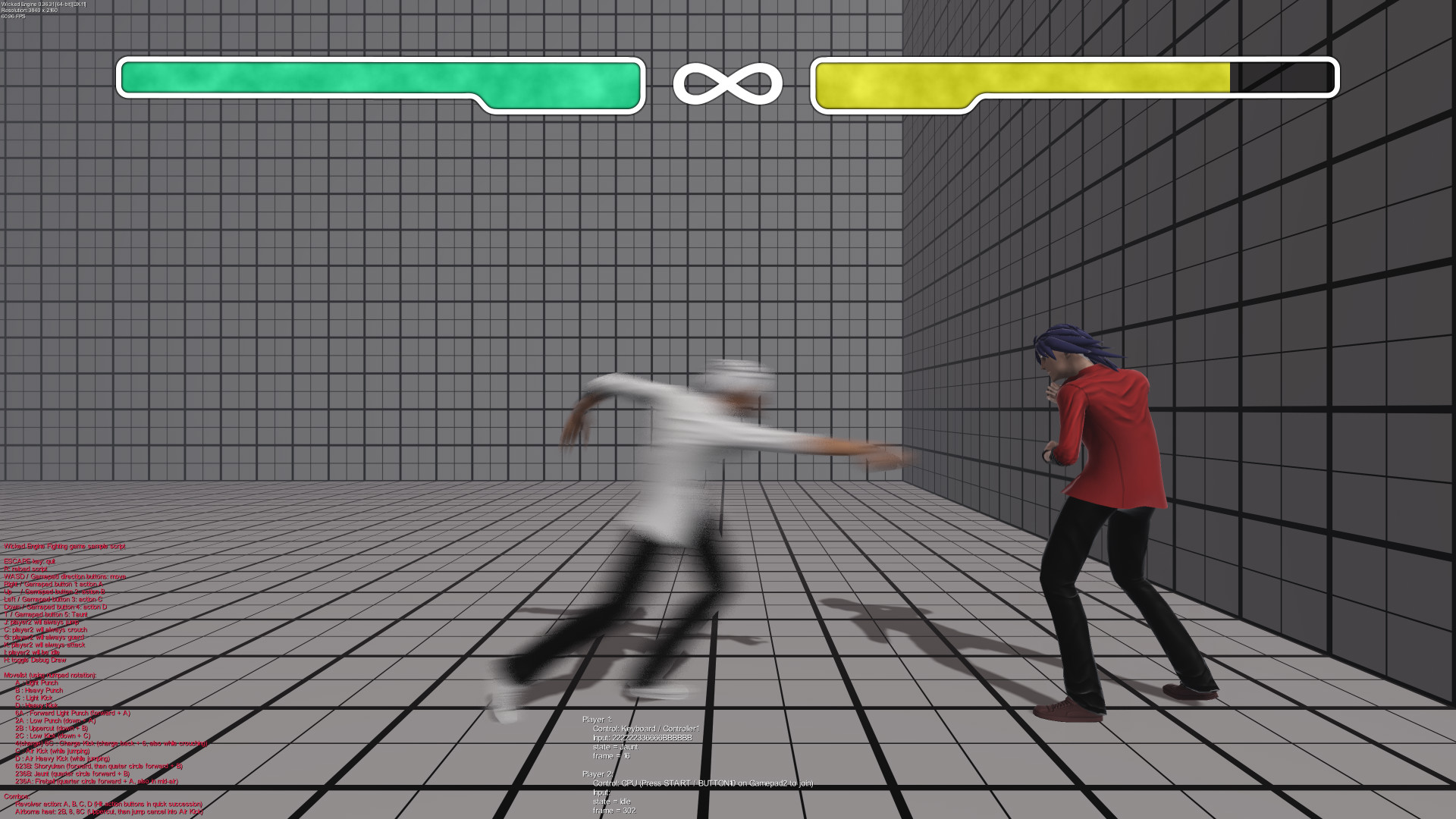Click the 'Player 1:' debug info label
1456x819 pixels.
coord(598,719)
